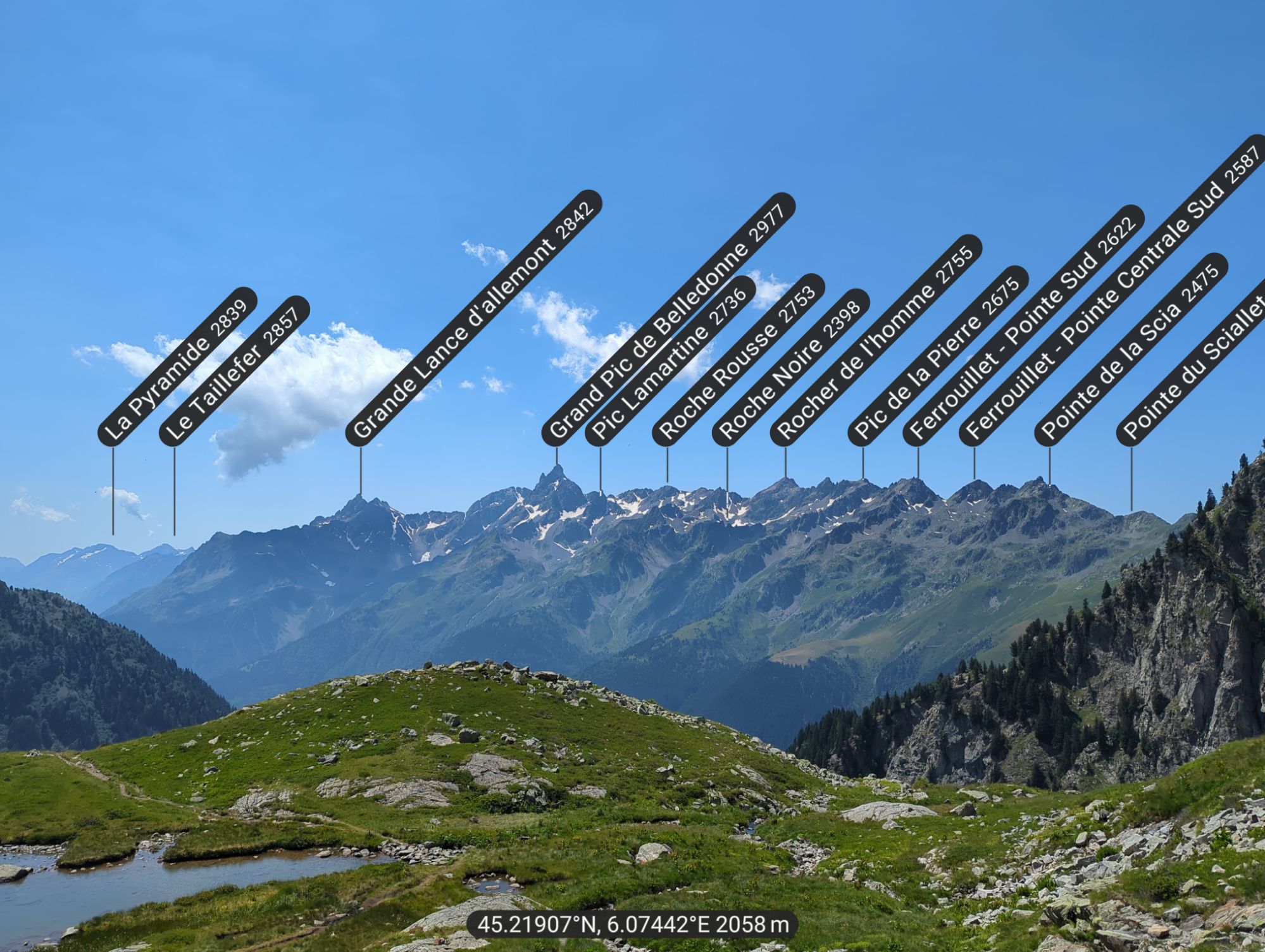Screen dimensions: 1265x952
Task: Click the GPS coordinates and altitude pill
Action: 632,925
